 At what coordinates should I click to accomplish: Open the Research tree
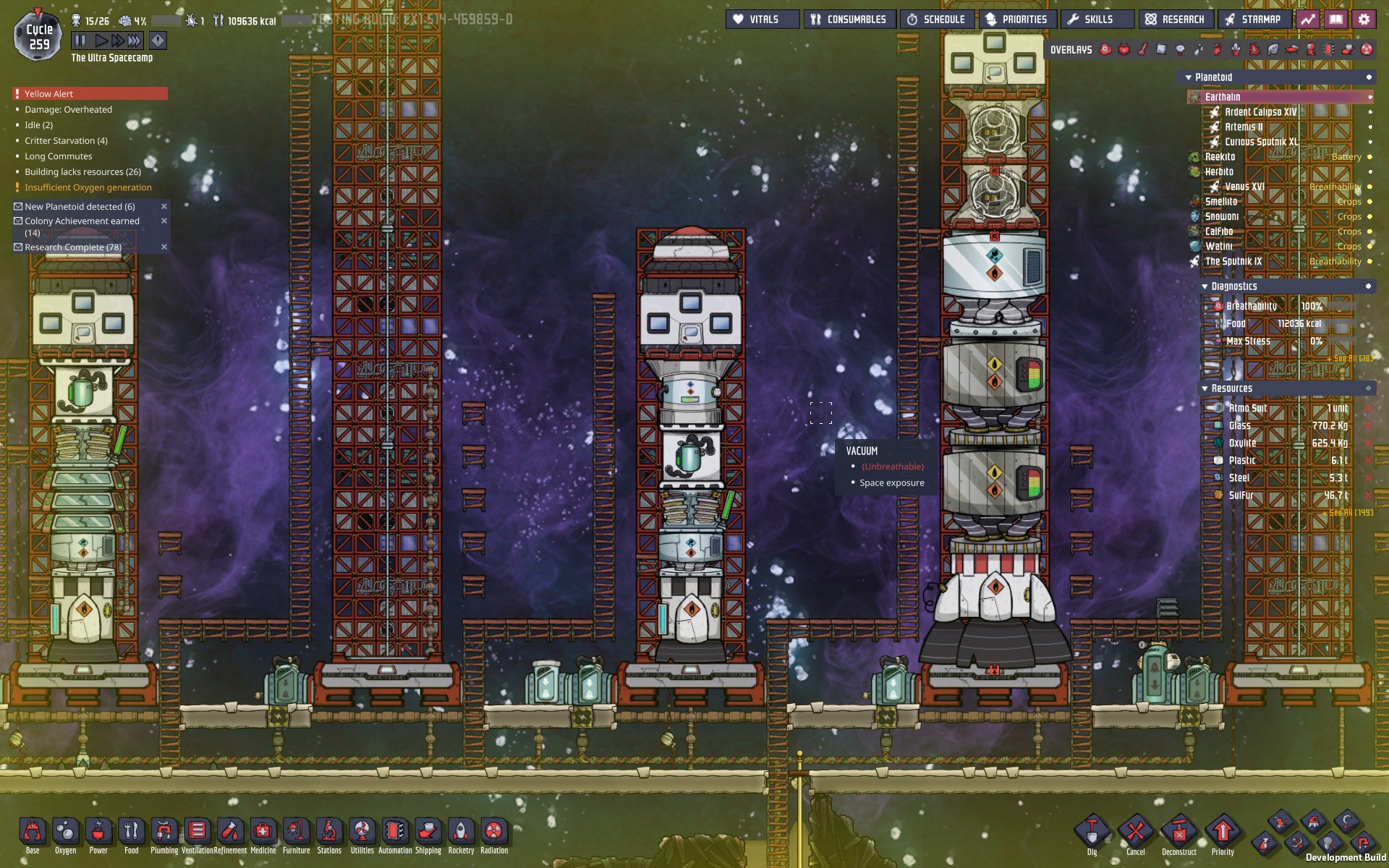1176,20
